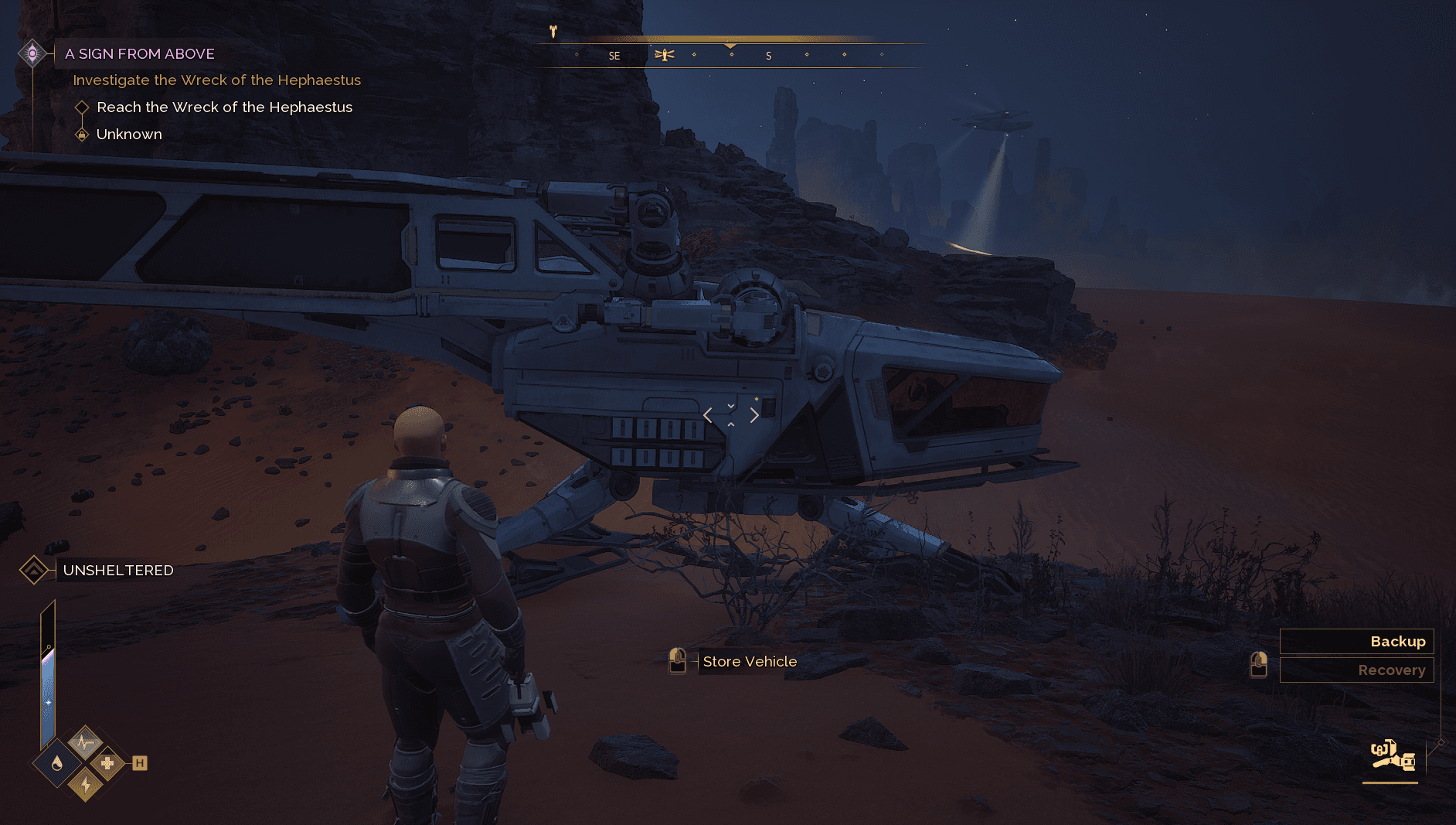Click the H keybind box near status diamonds

tap(139, 762)
